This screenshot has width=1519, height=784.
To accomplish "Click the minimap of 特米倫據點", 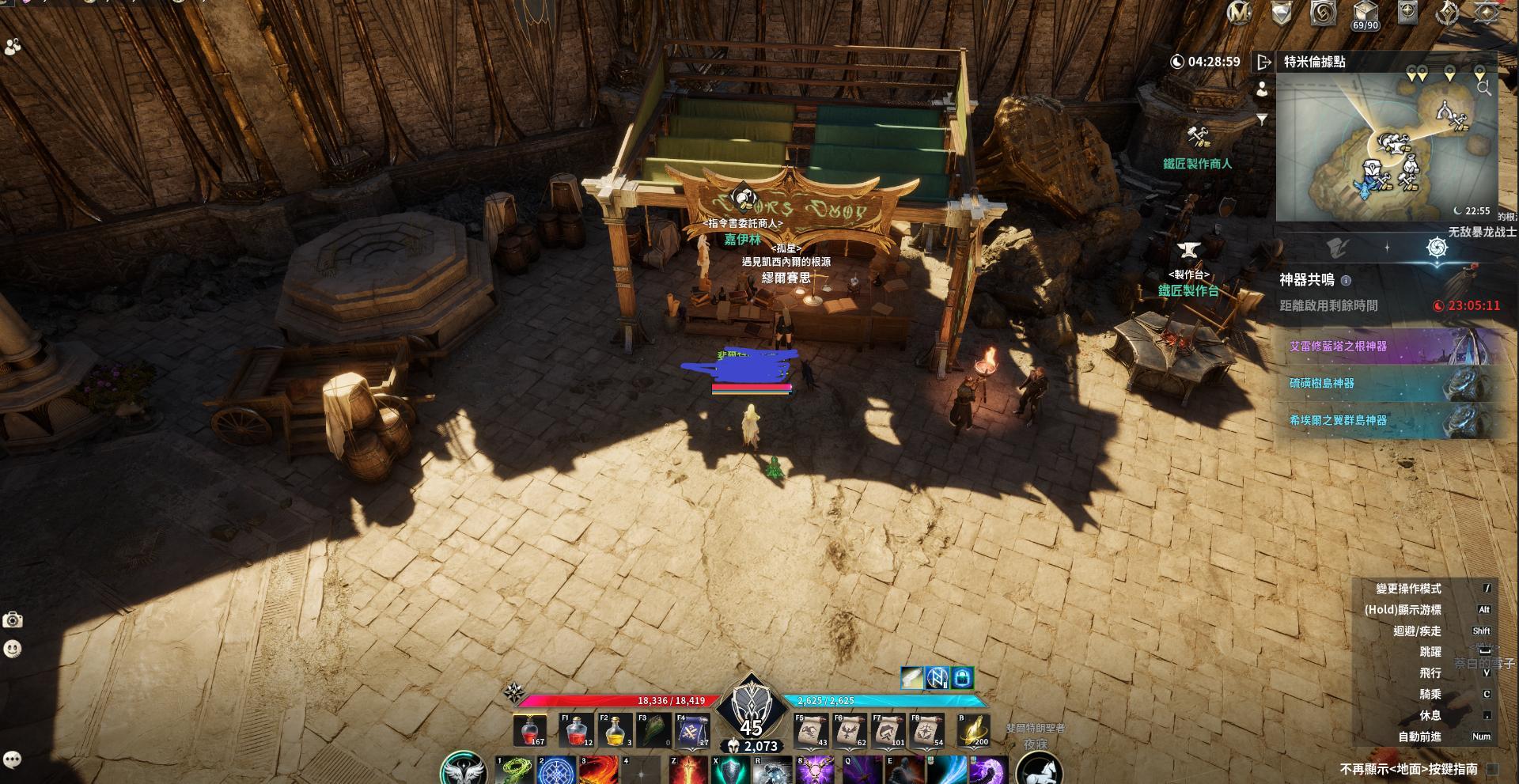I will 1386,150.
